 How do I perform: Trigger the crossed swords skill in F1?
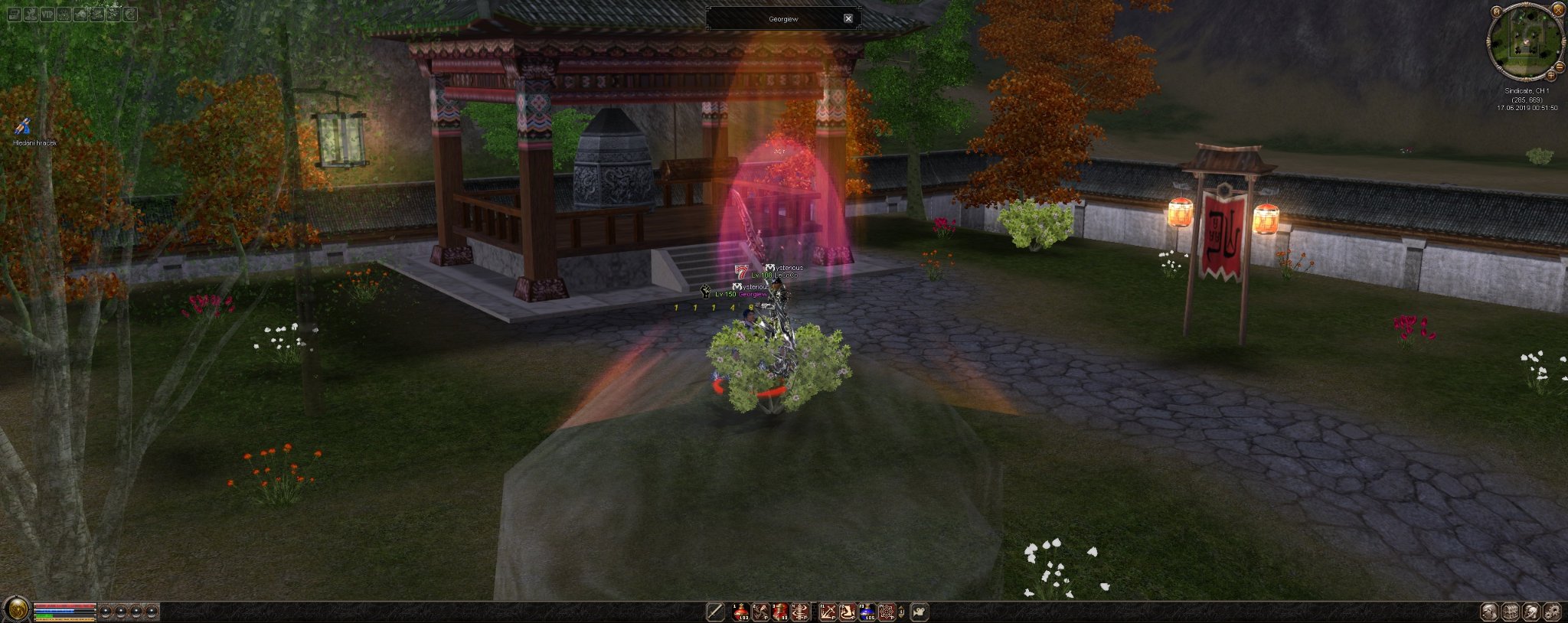point(828,612)
